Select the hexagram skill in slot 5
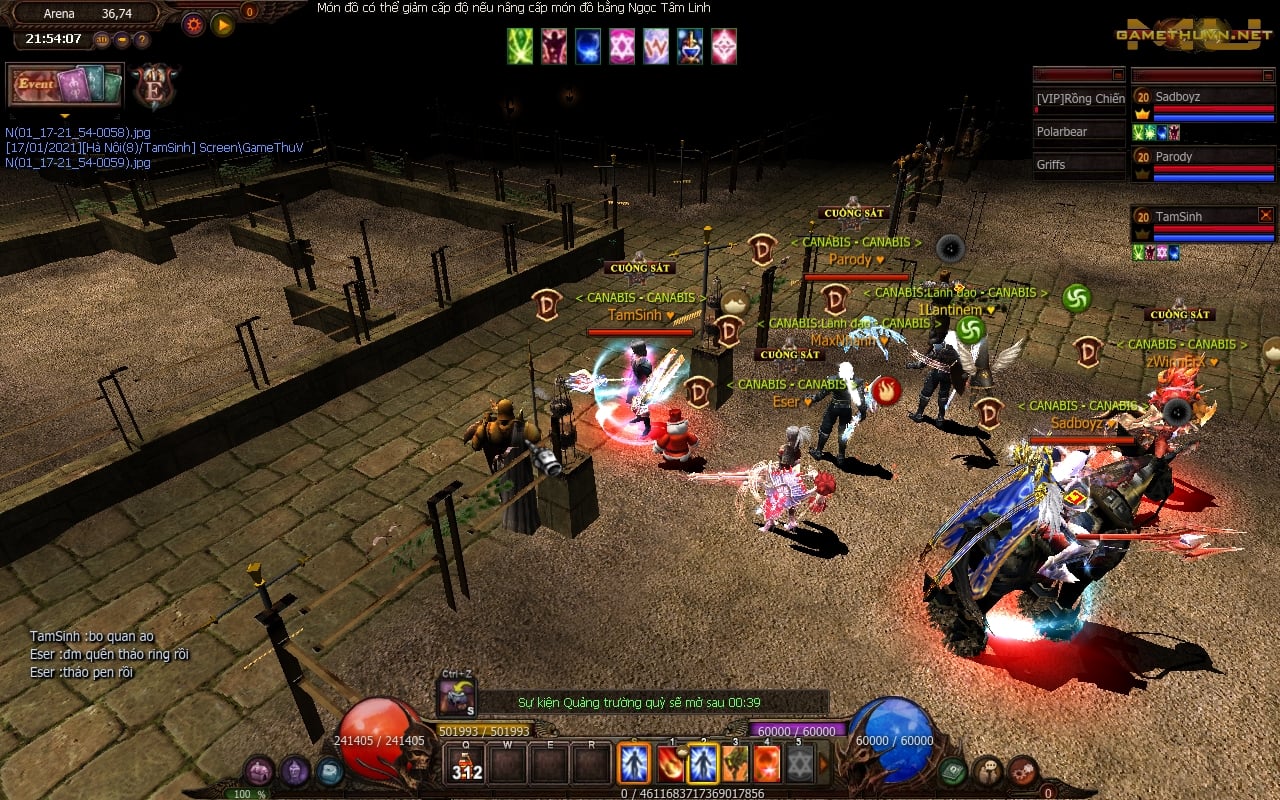Screen dimensions: 1280x800 click(799, 765)
